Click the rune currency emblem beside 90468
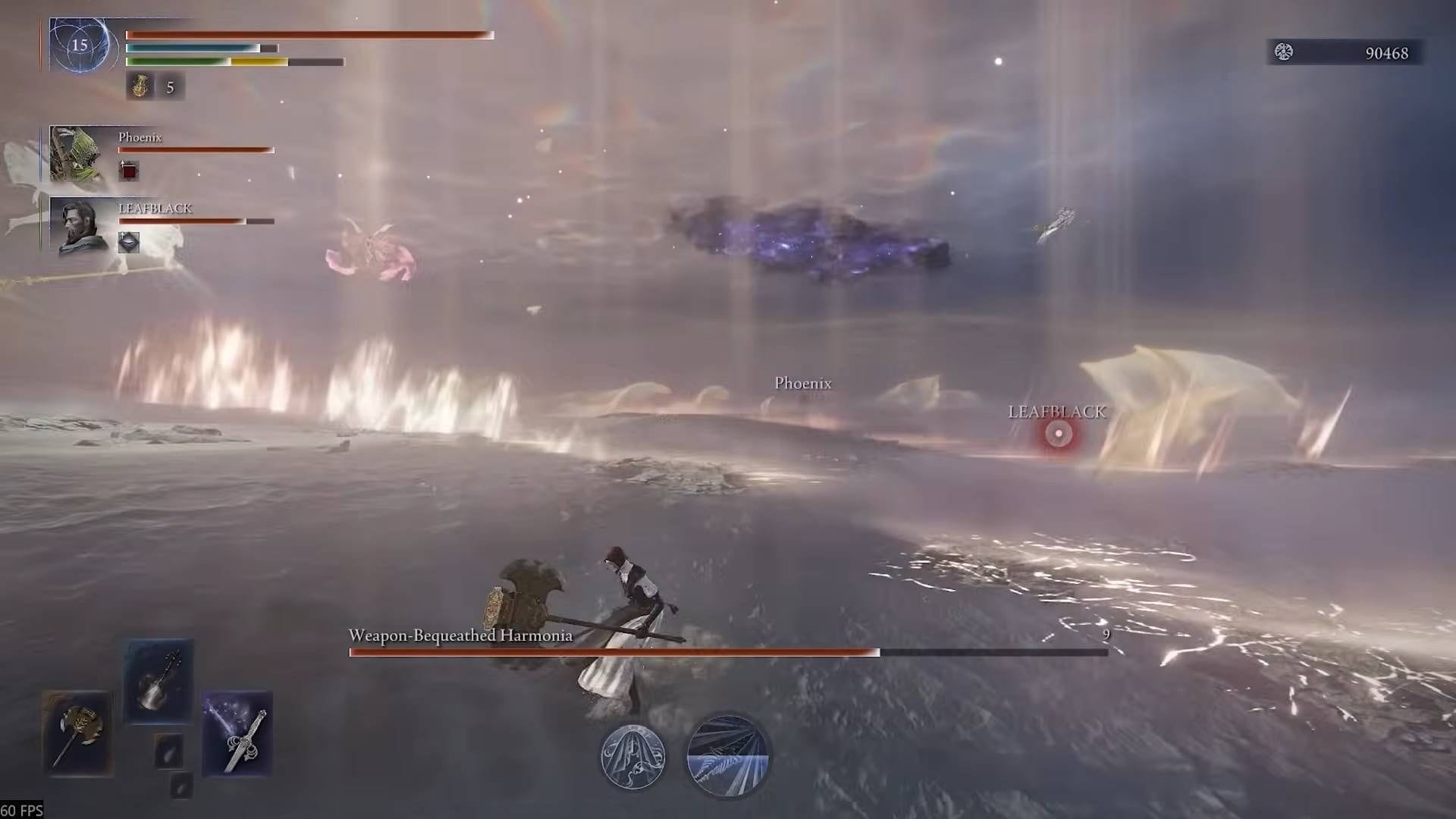 click(1283, 53)
